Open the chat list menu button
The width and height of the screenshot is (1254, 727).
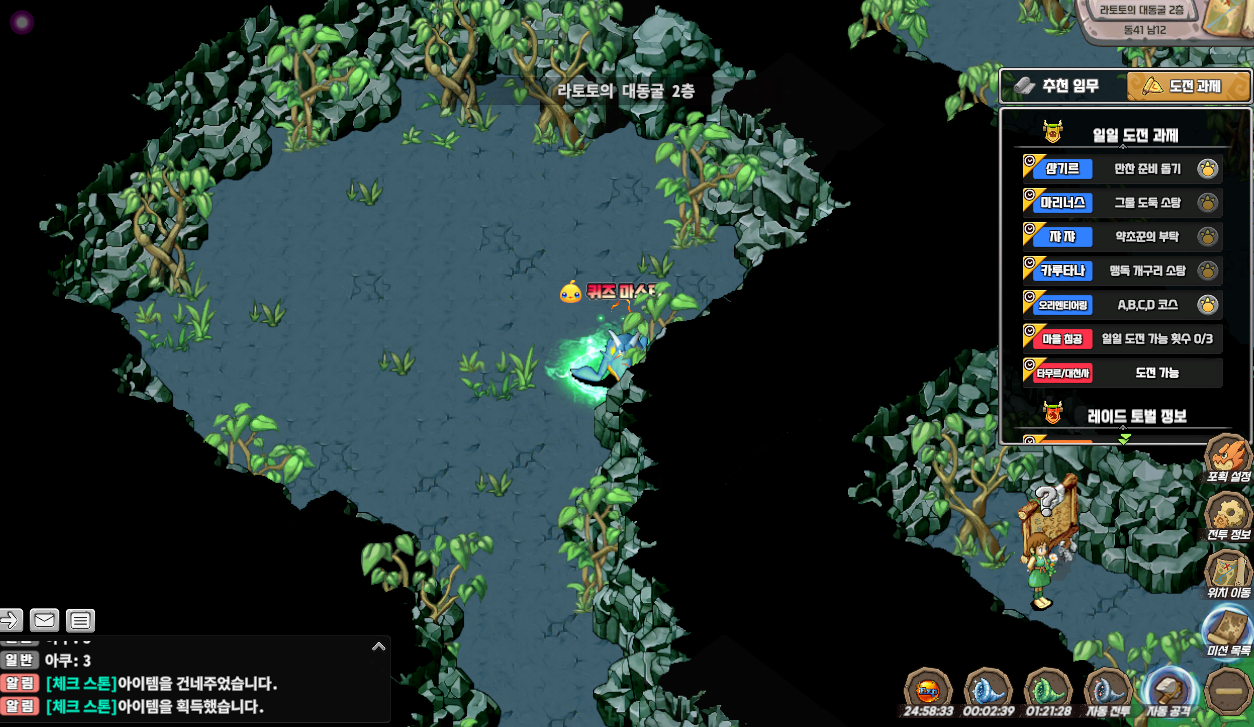point(81,620)
